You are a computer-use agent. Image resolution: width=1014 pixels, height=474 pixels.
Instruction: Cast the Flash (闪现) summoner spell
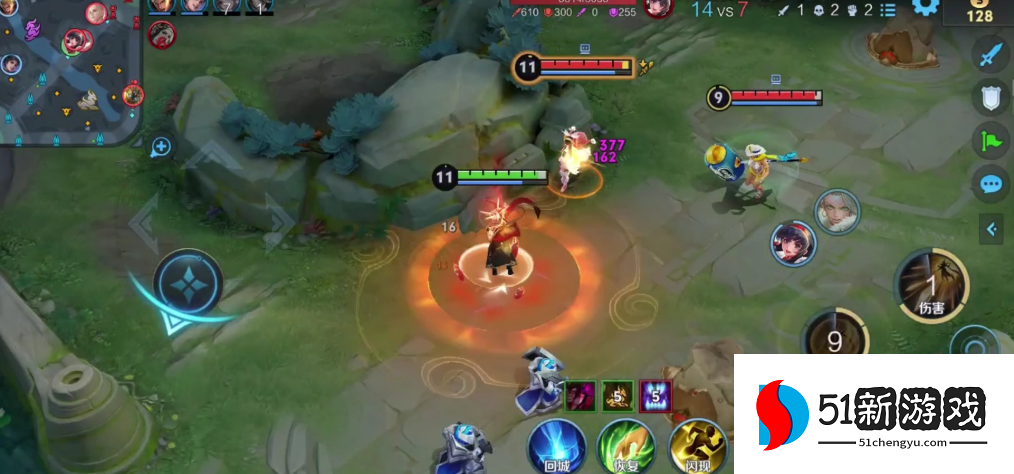click(x=696, y=446)
